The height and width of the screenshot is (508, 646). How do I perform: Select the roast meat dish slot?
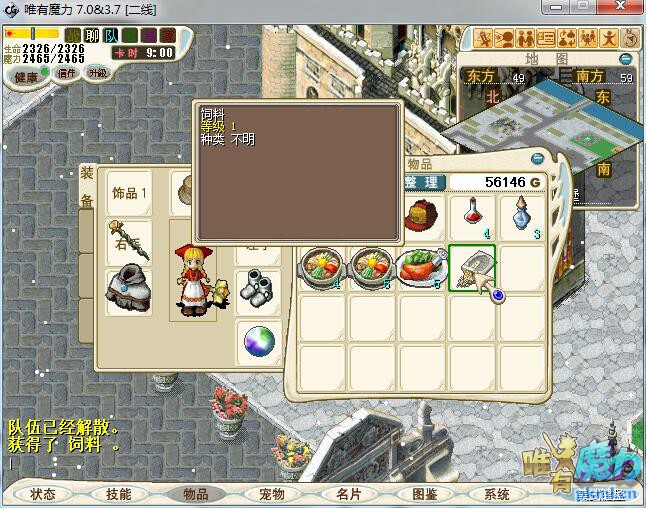coord(422,268)
